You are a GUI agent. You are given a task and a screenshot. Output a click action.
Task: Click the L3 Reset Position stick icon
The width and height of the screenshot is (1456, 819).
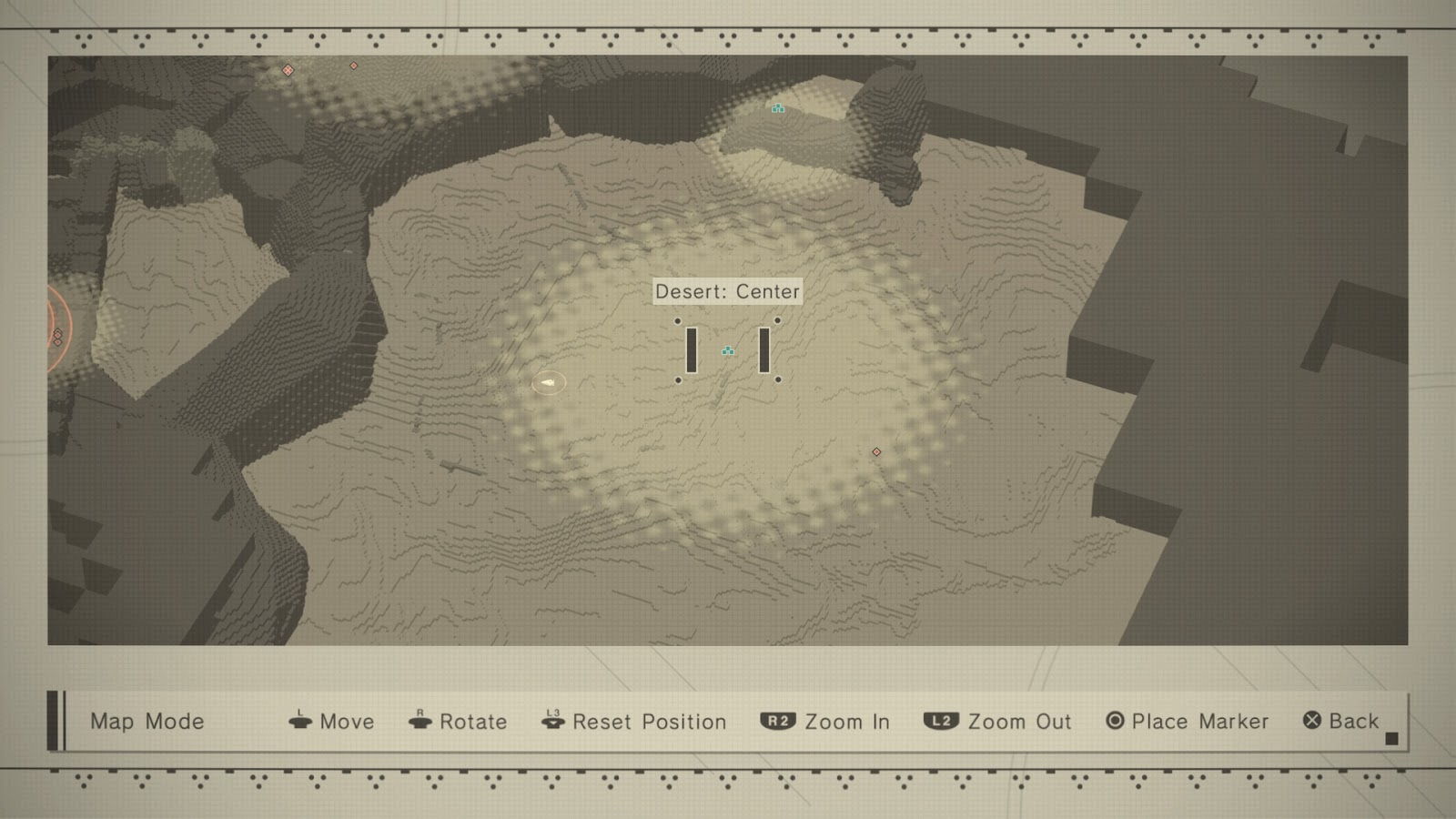pyautogui.click(x=551, y=722)
